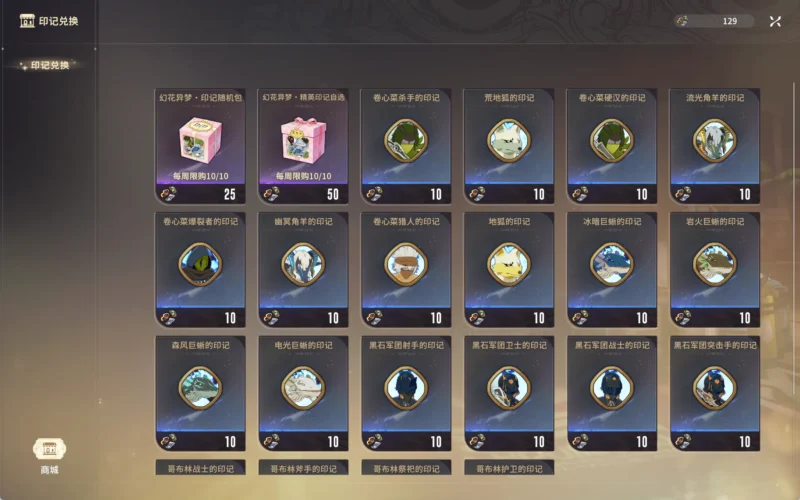Select the yellow 地狐的印记 card
This screenshot has width=800, height=500.
[509, 267]
